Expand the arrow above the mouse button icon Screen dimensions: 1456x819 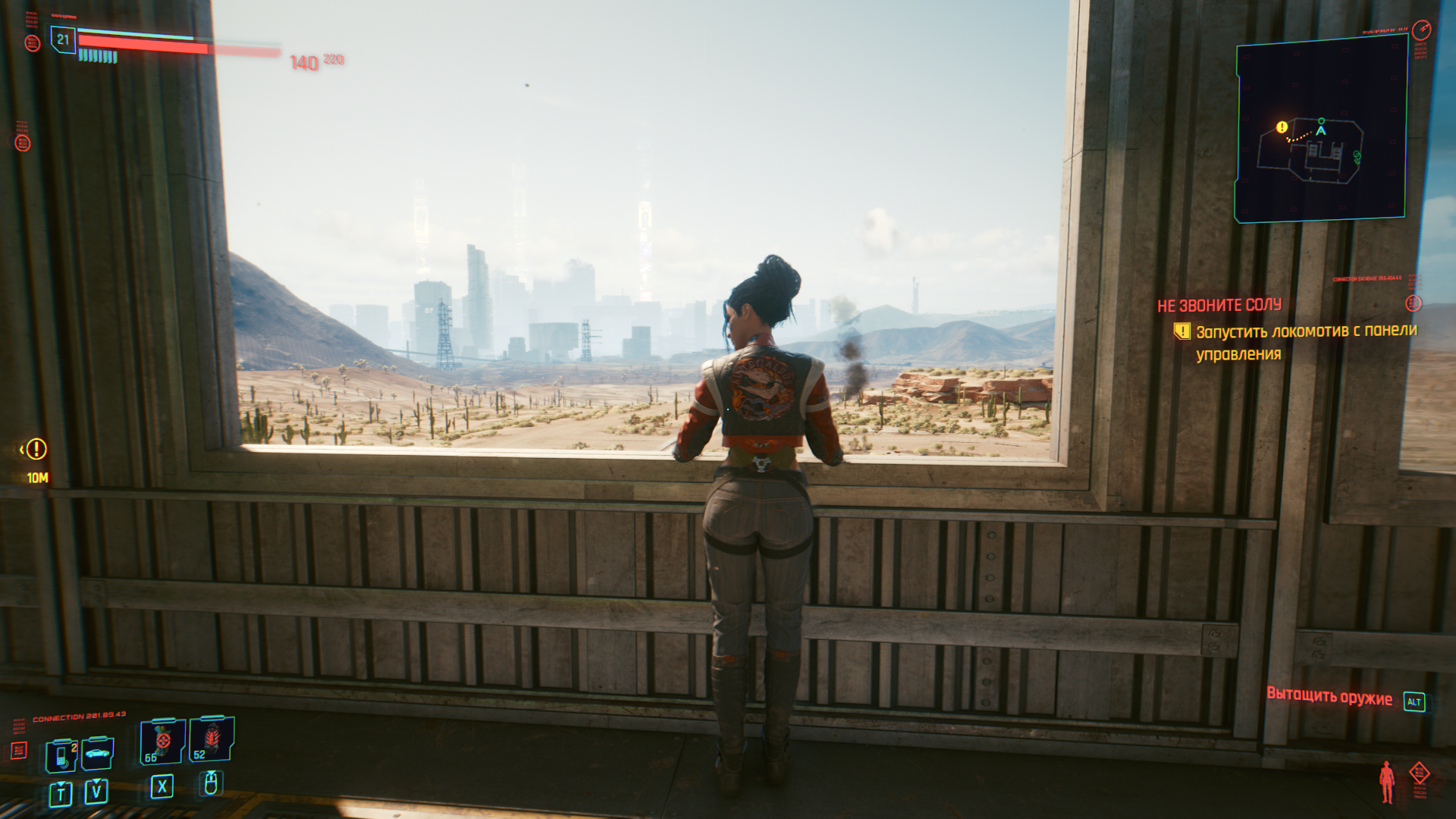click(x=210, y=773)
